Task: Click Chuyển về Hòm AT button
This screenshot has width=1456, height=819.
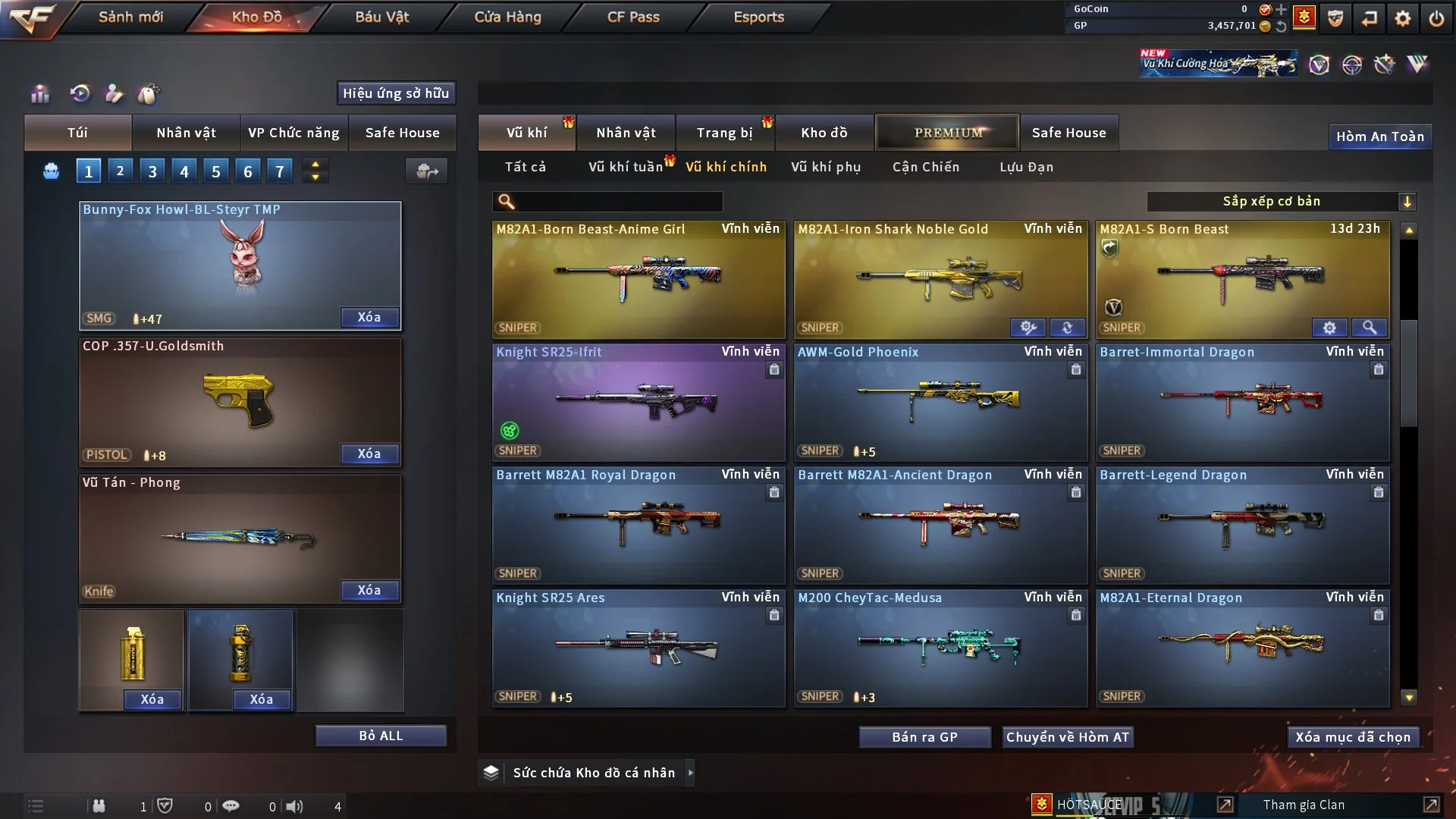Action: pyautogui.click(x=1068, y=737)
